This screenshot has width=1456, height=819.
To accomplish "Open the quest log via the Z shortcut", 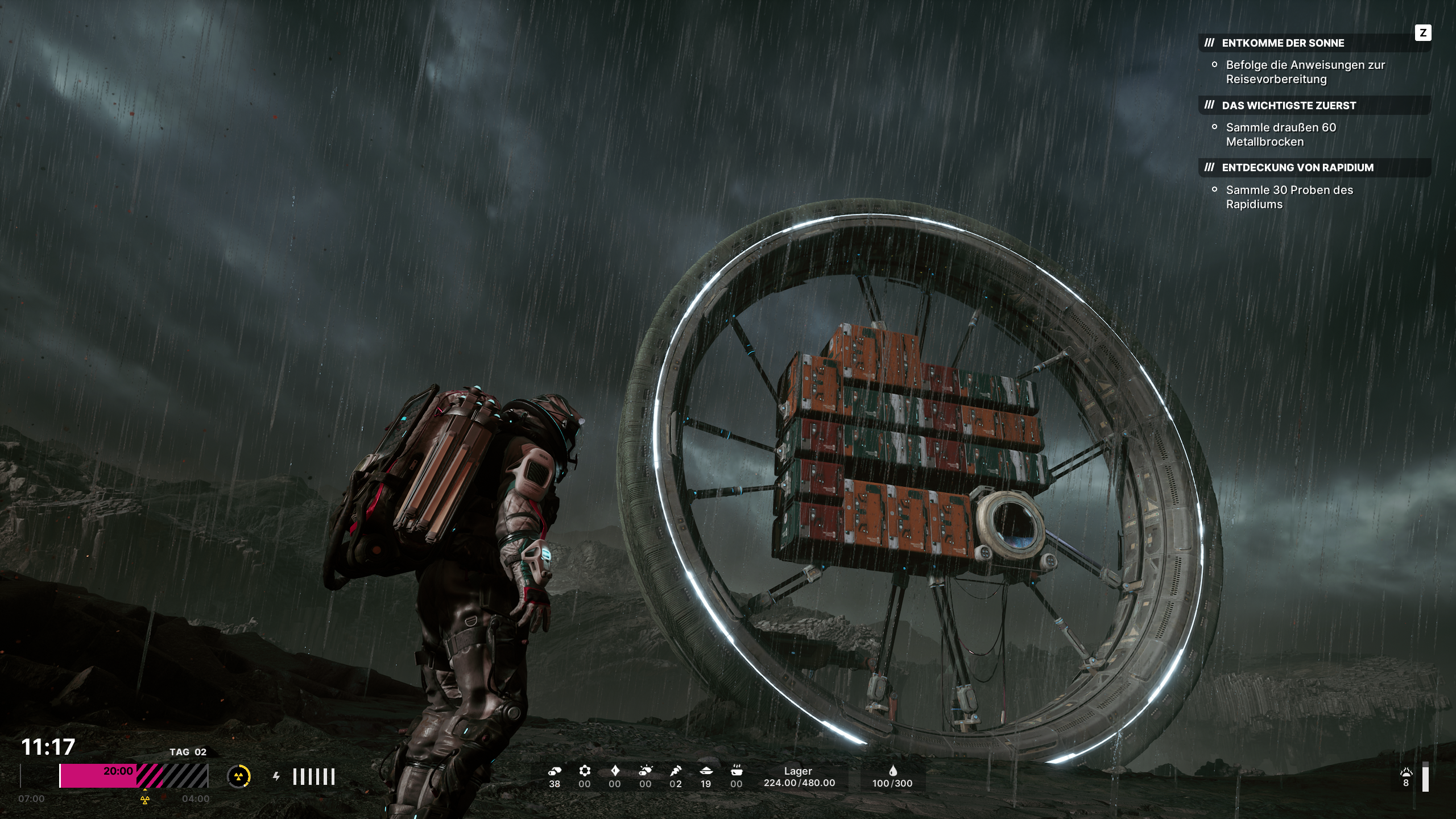I will tap(1423, 34).
